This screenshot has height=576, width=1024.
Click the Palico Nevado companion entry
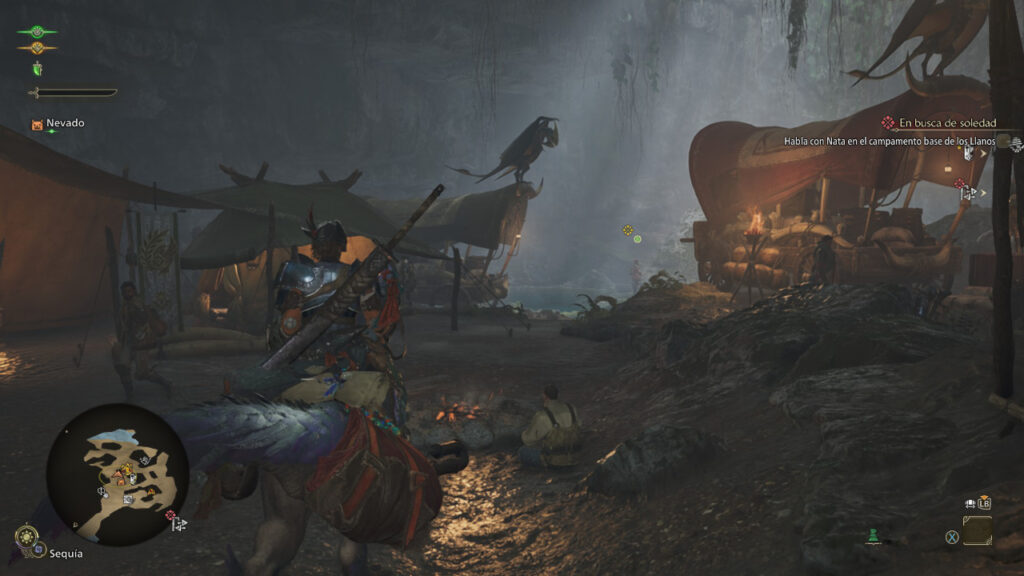pos(58,124)
